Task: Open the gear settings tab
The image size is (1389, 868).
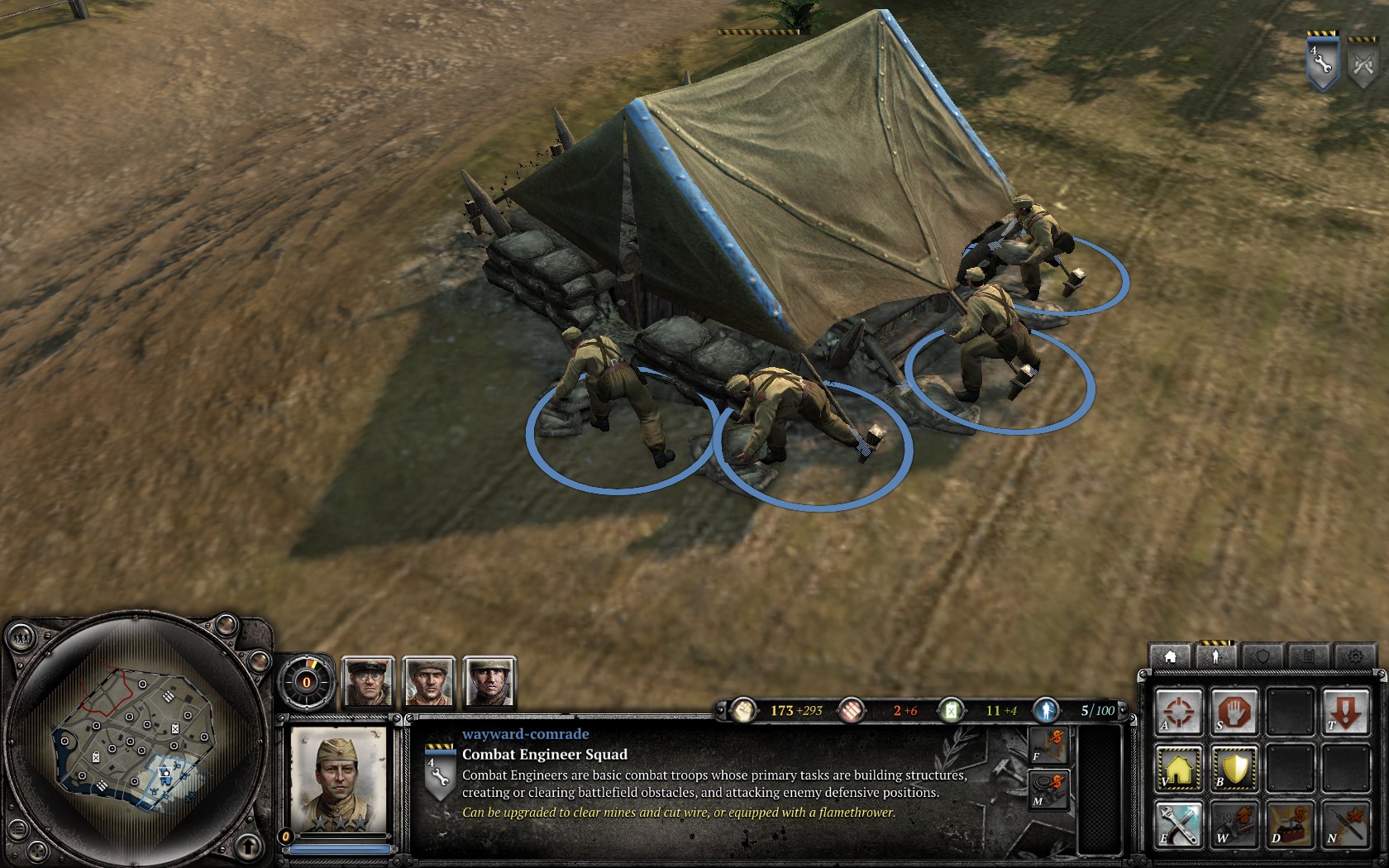Action: pos(1354,656)
